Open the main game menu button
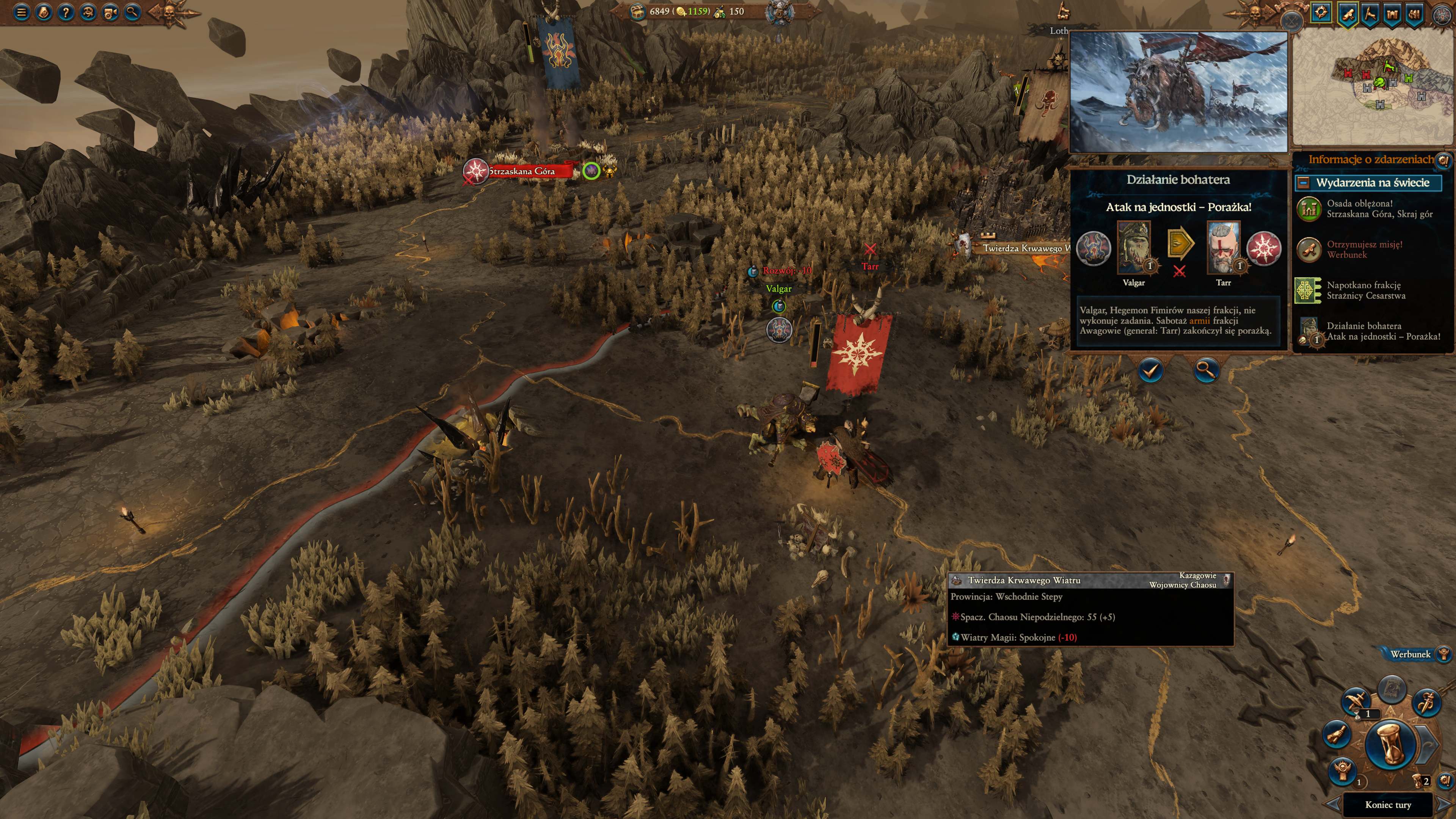Viewport: 1456px width, 819px height. [x=22, y=12]
